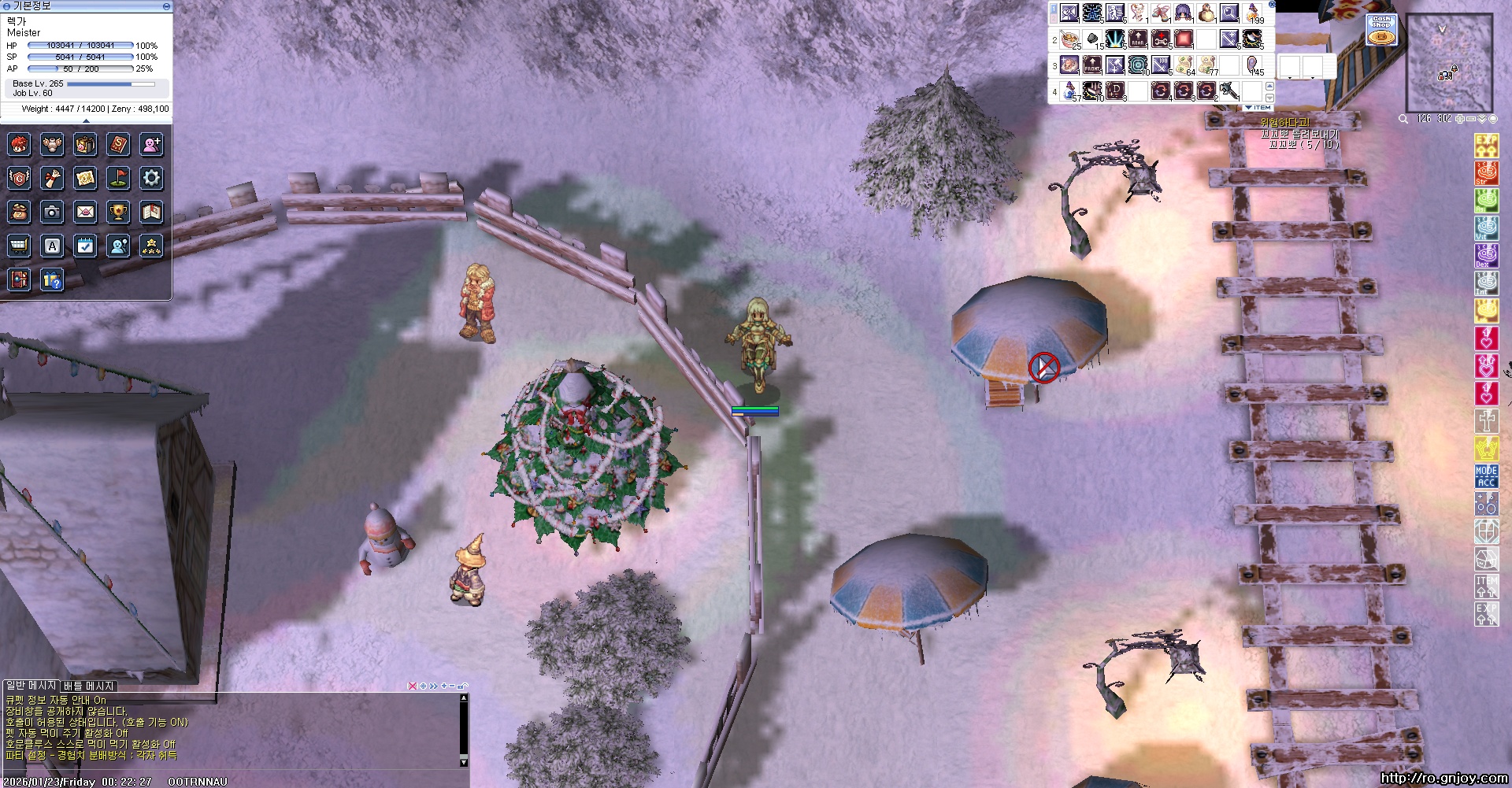Open the Zeny money bag icon

click(x=19, y=212)
